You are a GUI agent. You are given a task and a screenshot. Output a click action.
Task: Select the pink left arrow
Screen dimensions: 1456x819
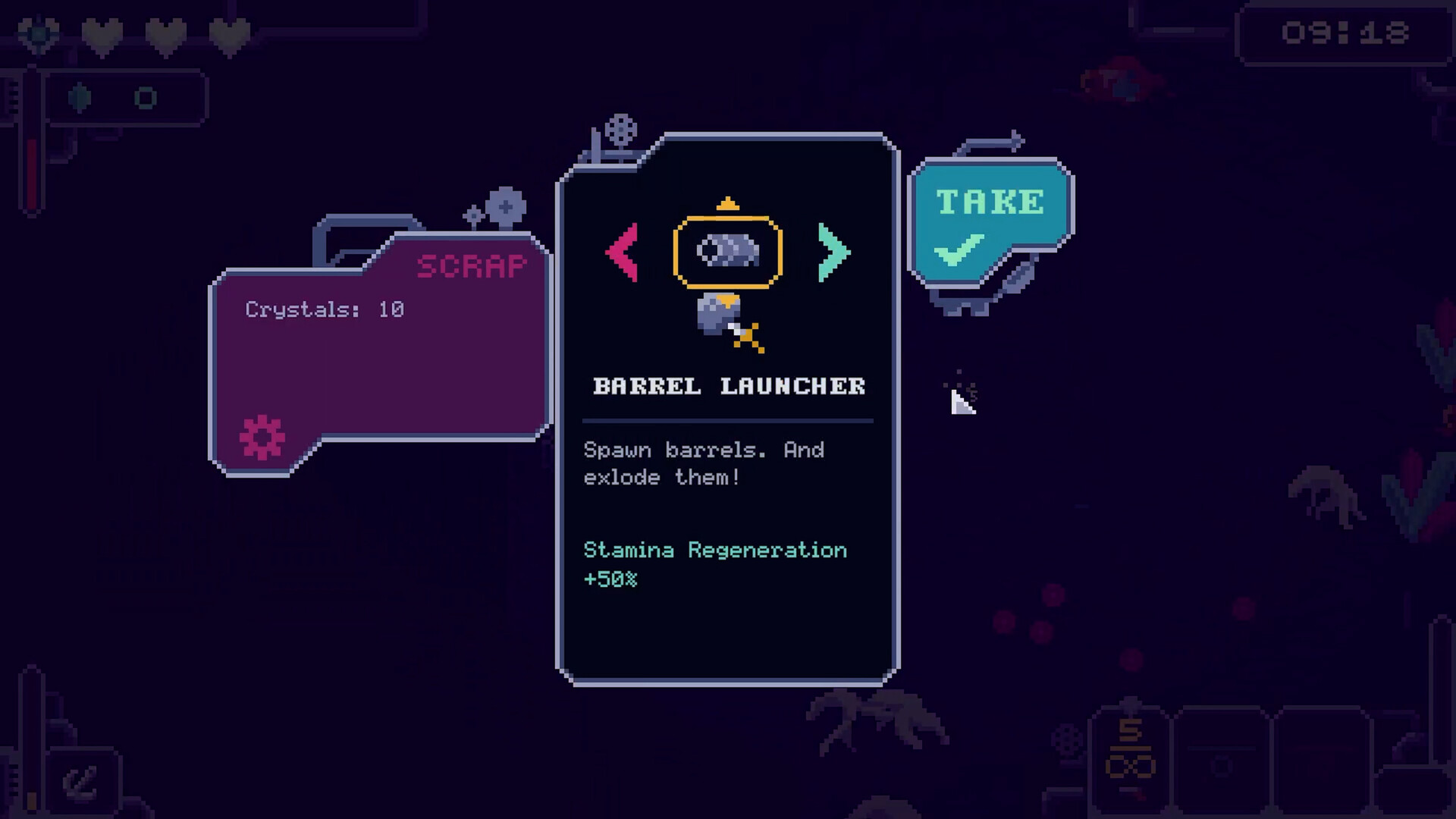click(x=623, y=253)
